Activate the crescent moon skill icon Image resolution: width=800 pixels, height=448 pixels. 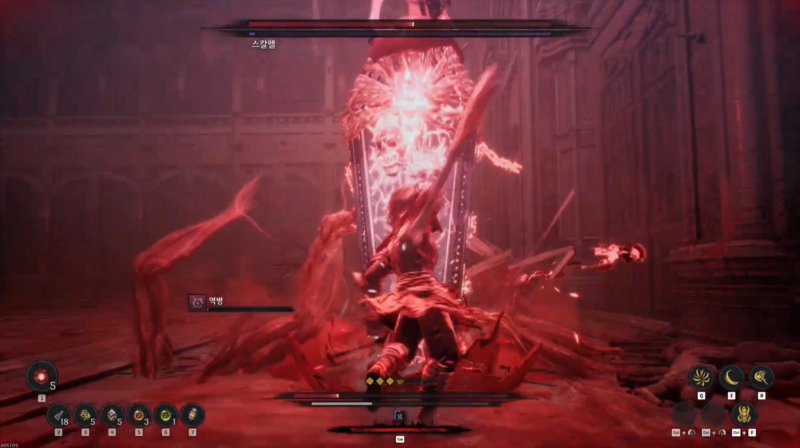[x=732, y=378]
